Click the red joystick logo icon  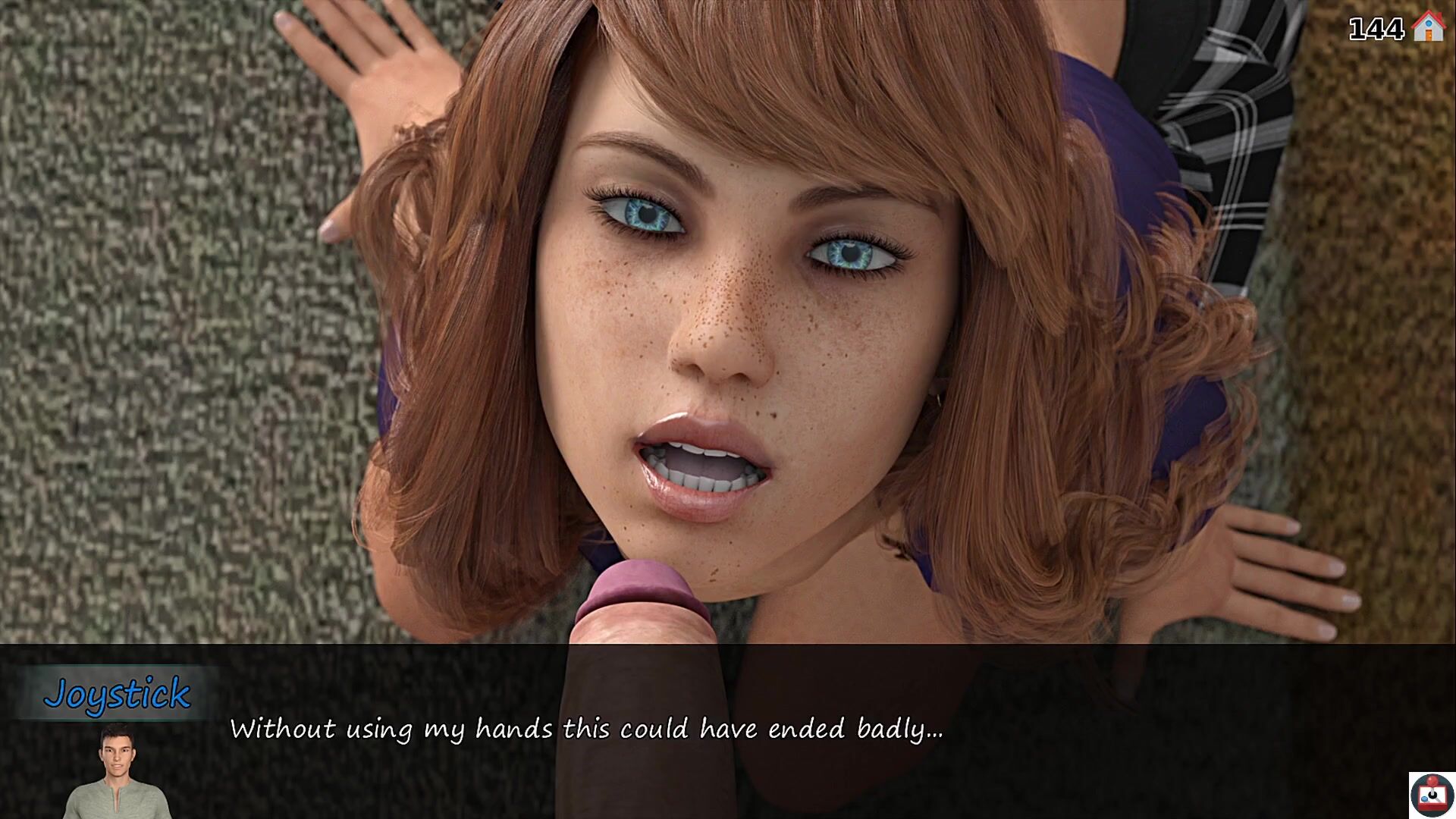click(x=1431, y=795)
